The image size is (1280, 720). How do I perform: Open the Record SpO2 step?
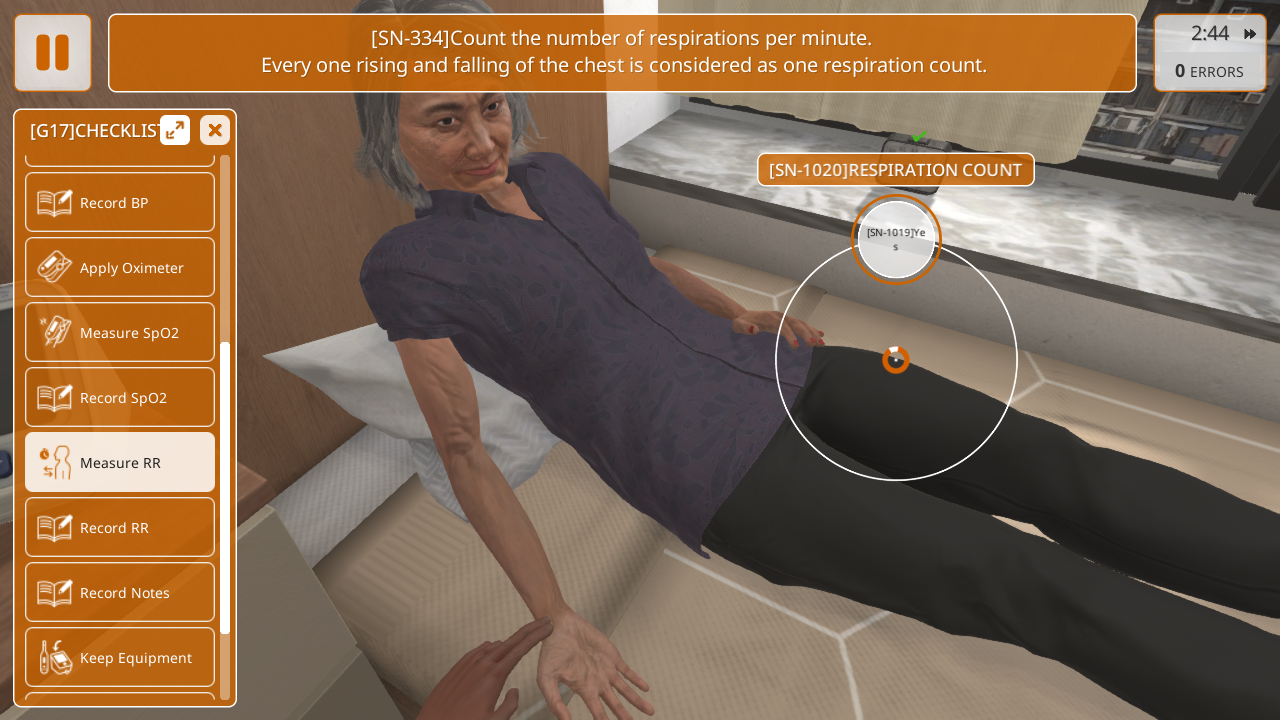pos(120,397)
